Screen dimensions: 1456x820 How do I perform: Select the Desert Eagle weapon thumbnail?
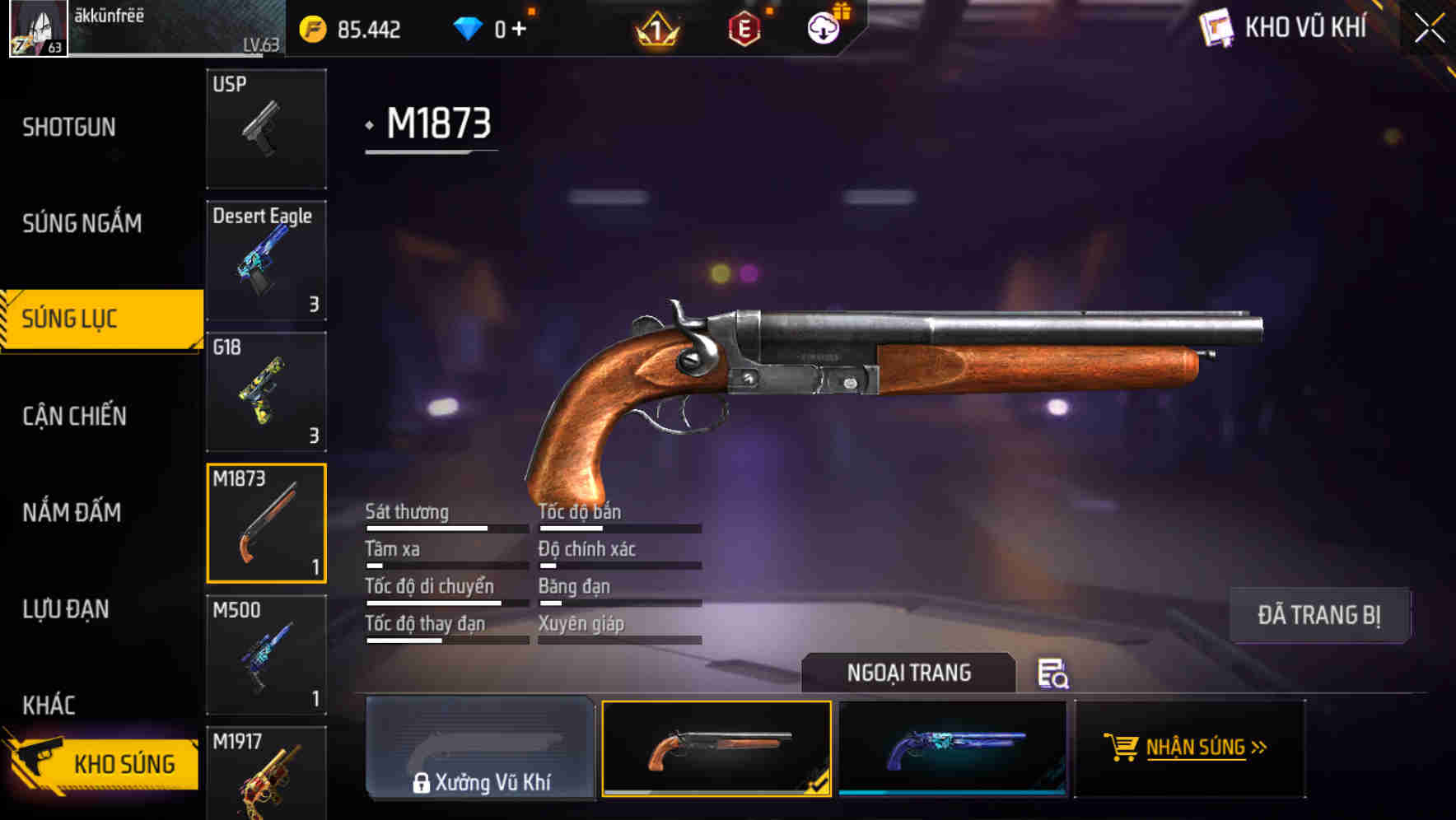point(266,259)
